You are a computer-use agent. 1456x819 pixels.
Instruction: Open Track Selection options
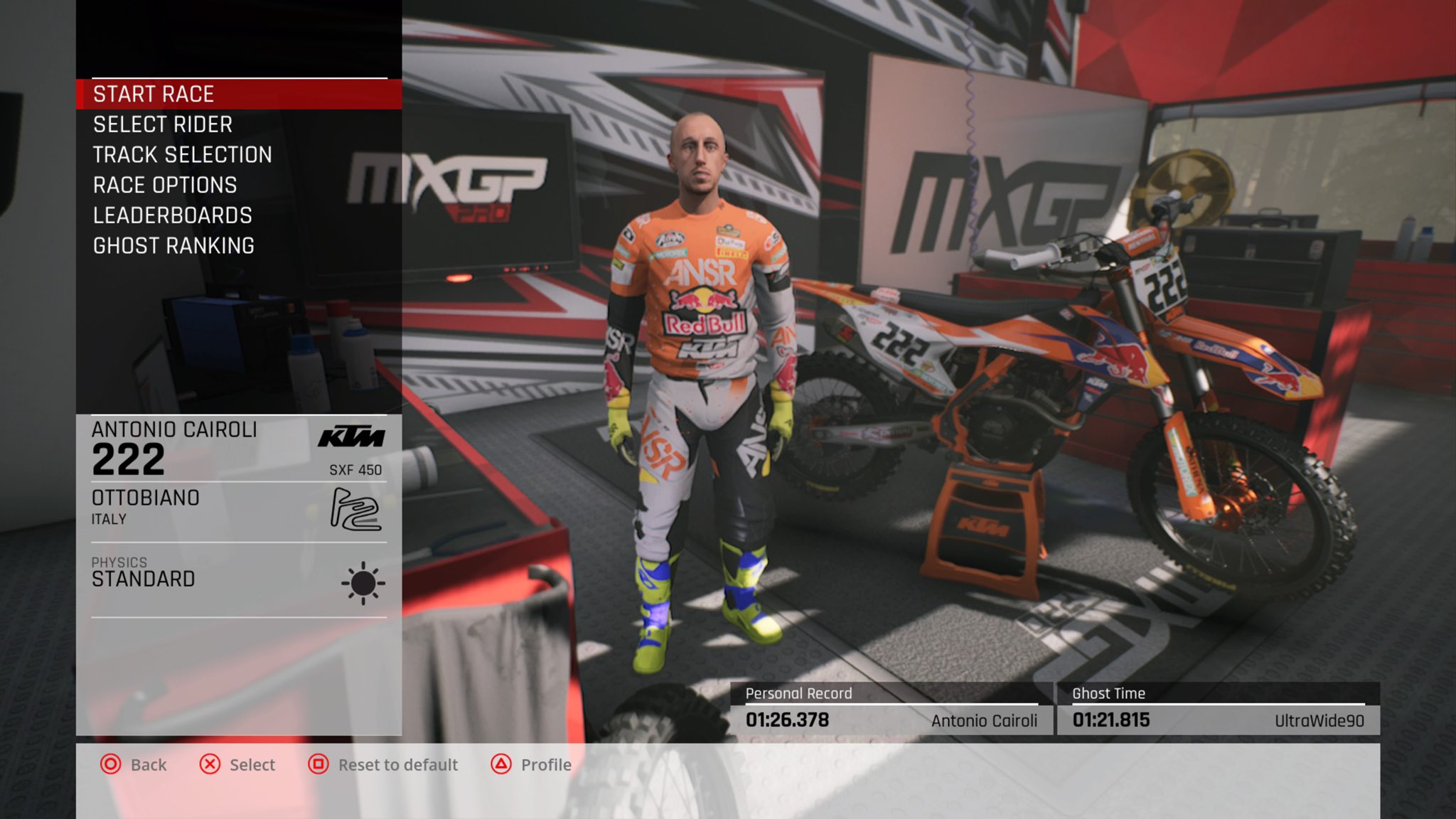pyautogui.click(x=181, y=154)
